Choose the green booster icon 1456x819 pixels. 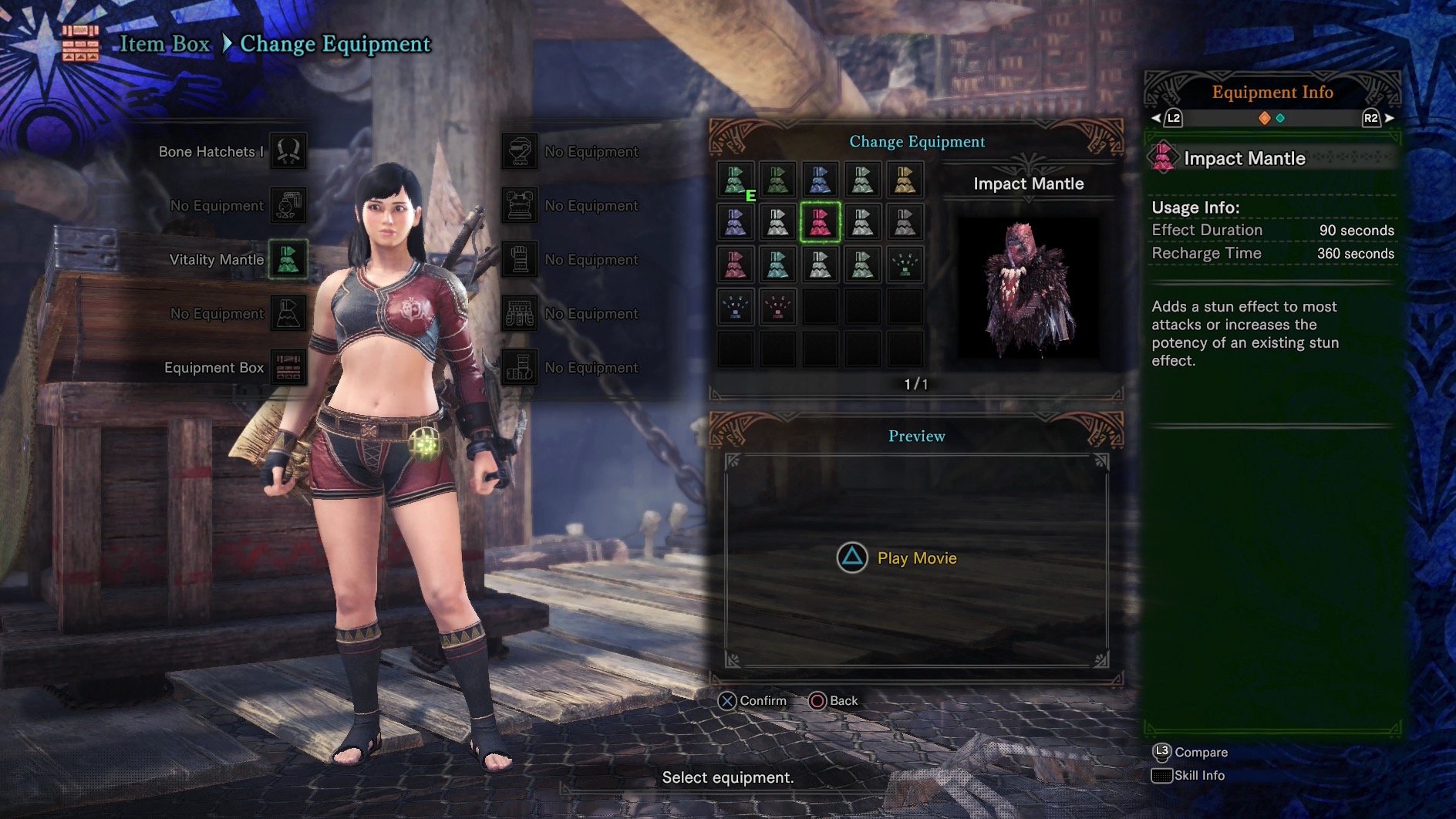click(x=905, y=265)
